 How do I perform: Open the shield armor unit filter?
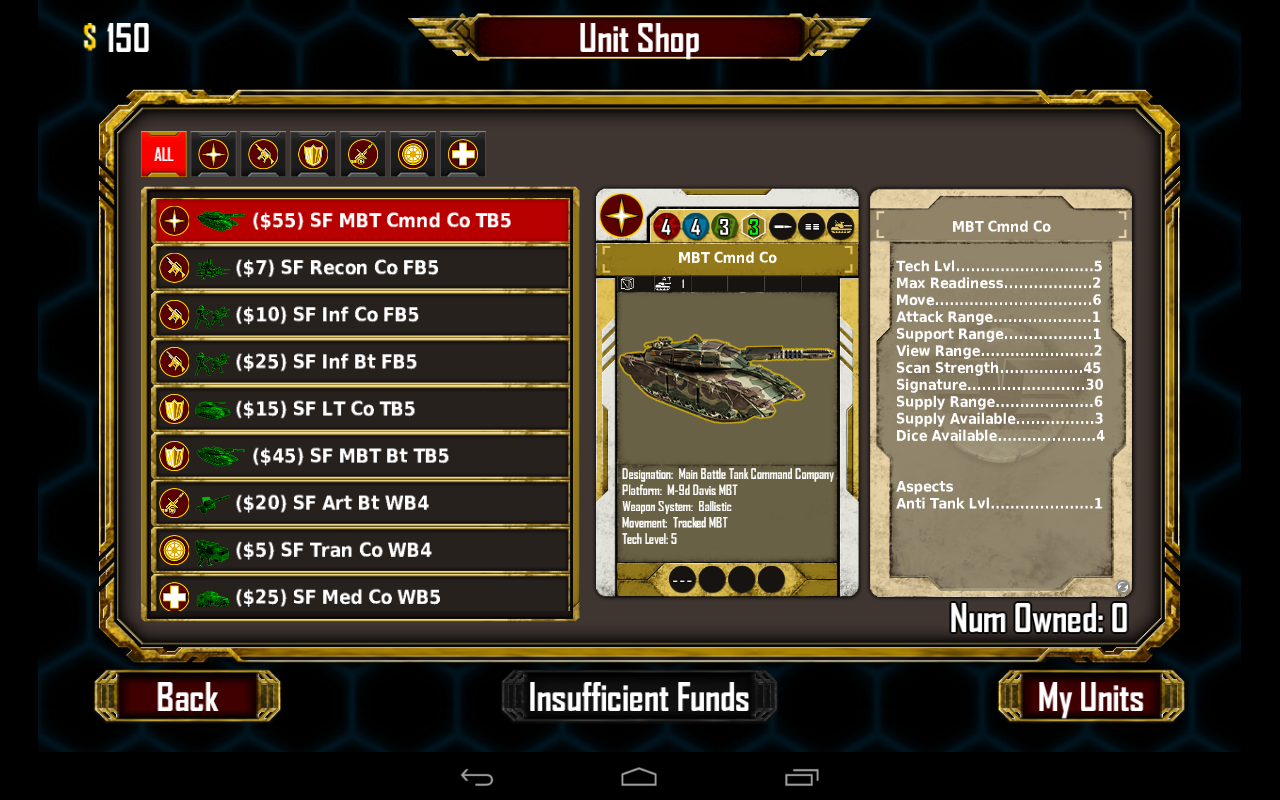[x=312, y=153]
